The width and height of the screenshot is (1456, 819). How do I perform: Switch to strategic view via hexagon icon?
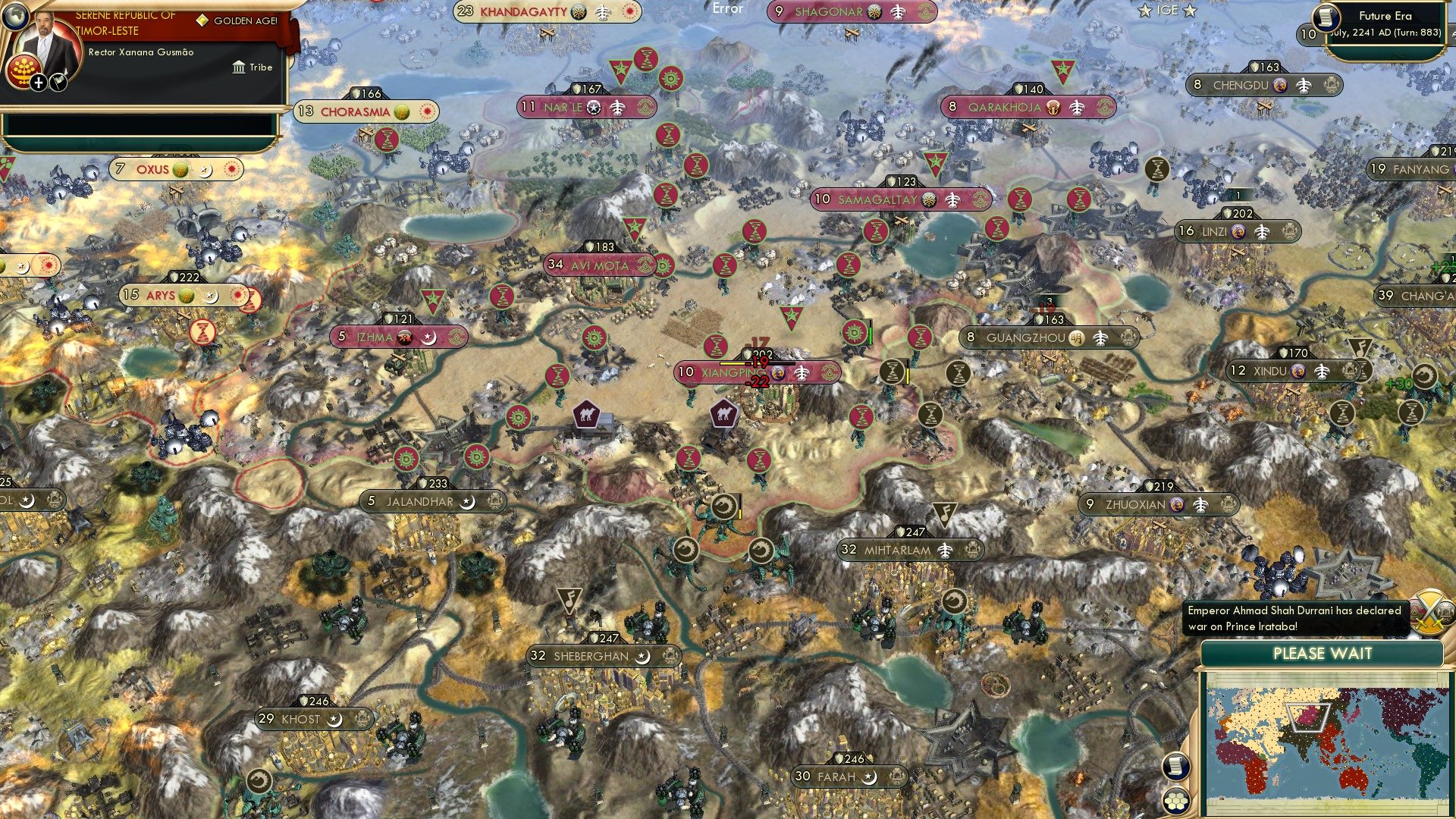click(1176, 801)
